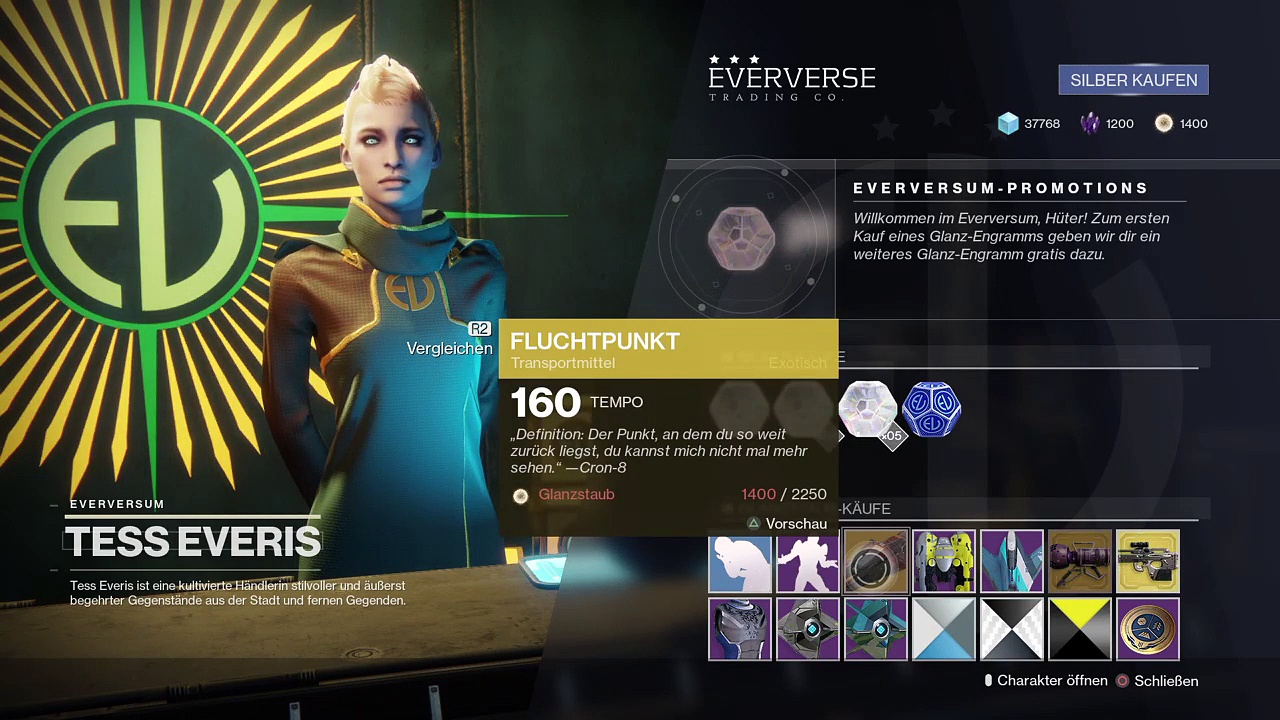Choose the x05 bright engram bundle

[867, 410]
